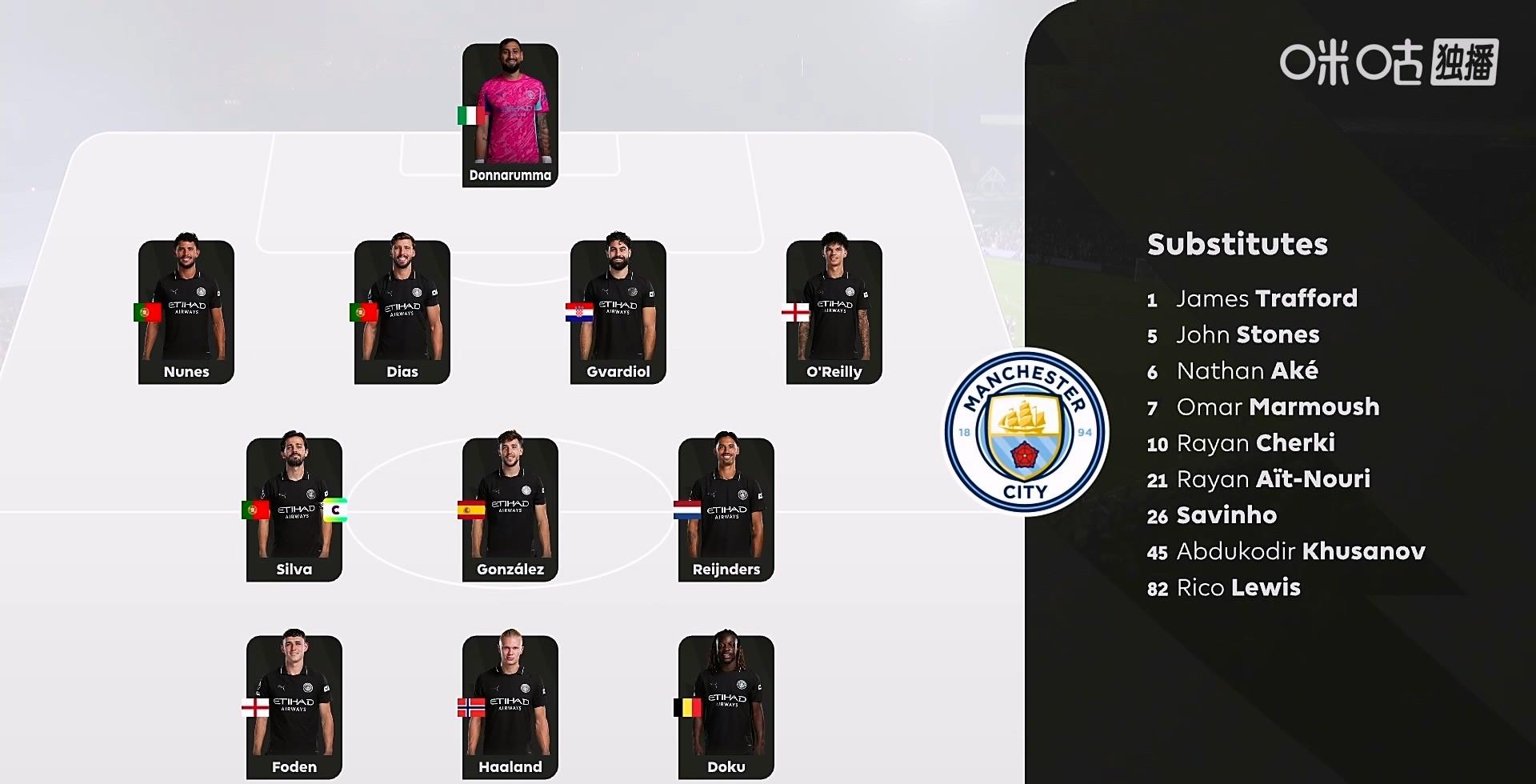Select goalkeeper Donnarumma's player card
Viewport: 1536px width, 784px height.
[x=510, y=115]
